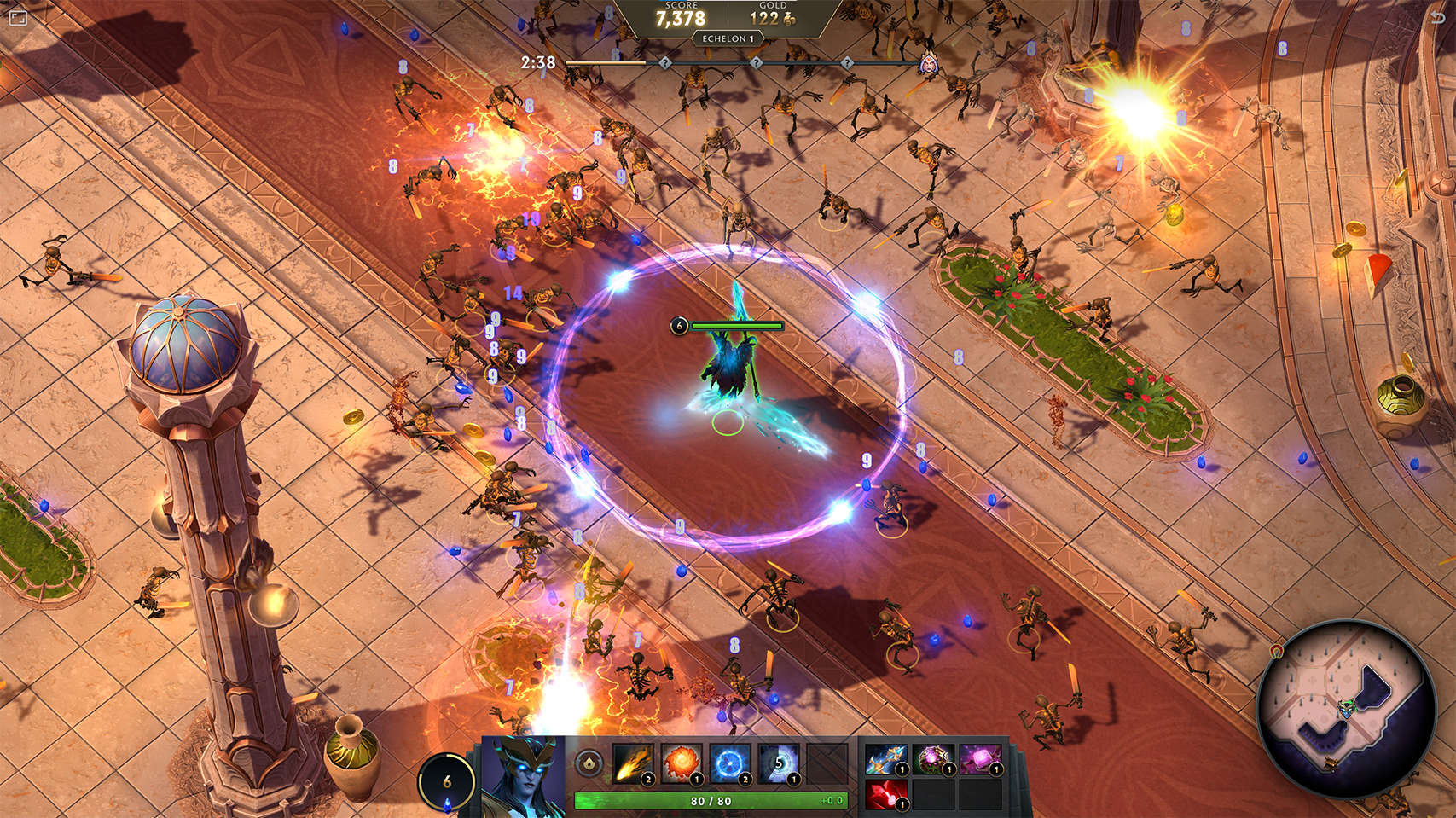
Task: Choose the pink glowing cube item
Action: tap(980, 759)
